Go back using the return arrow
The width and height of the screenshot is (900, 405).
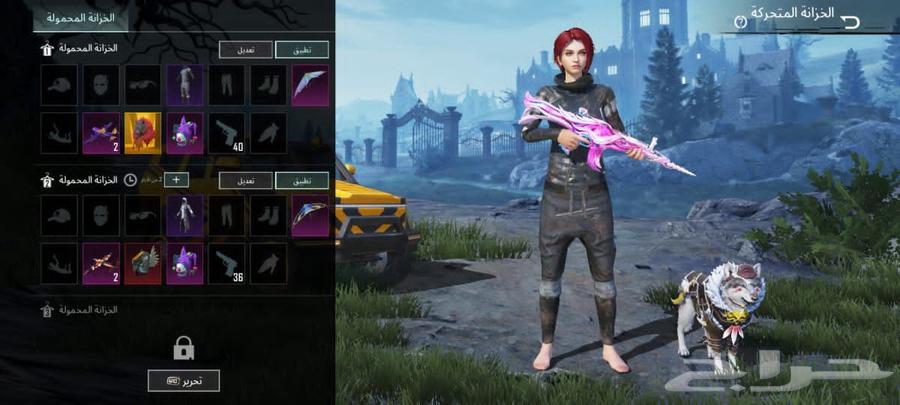(851, 20)
